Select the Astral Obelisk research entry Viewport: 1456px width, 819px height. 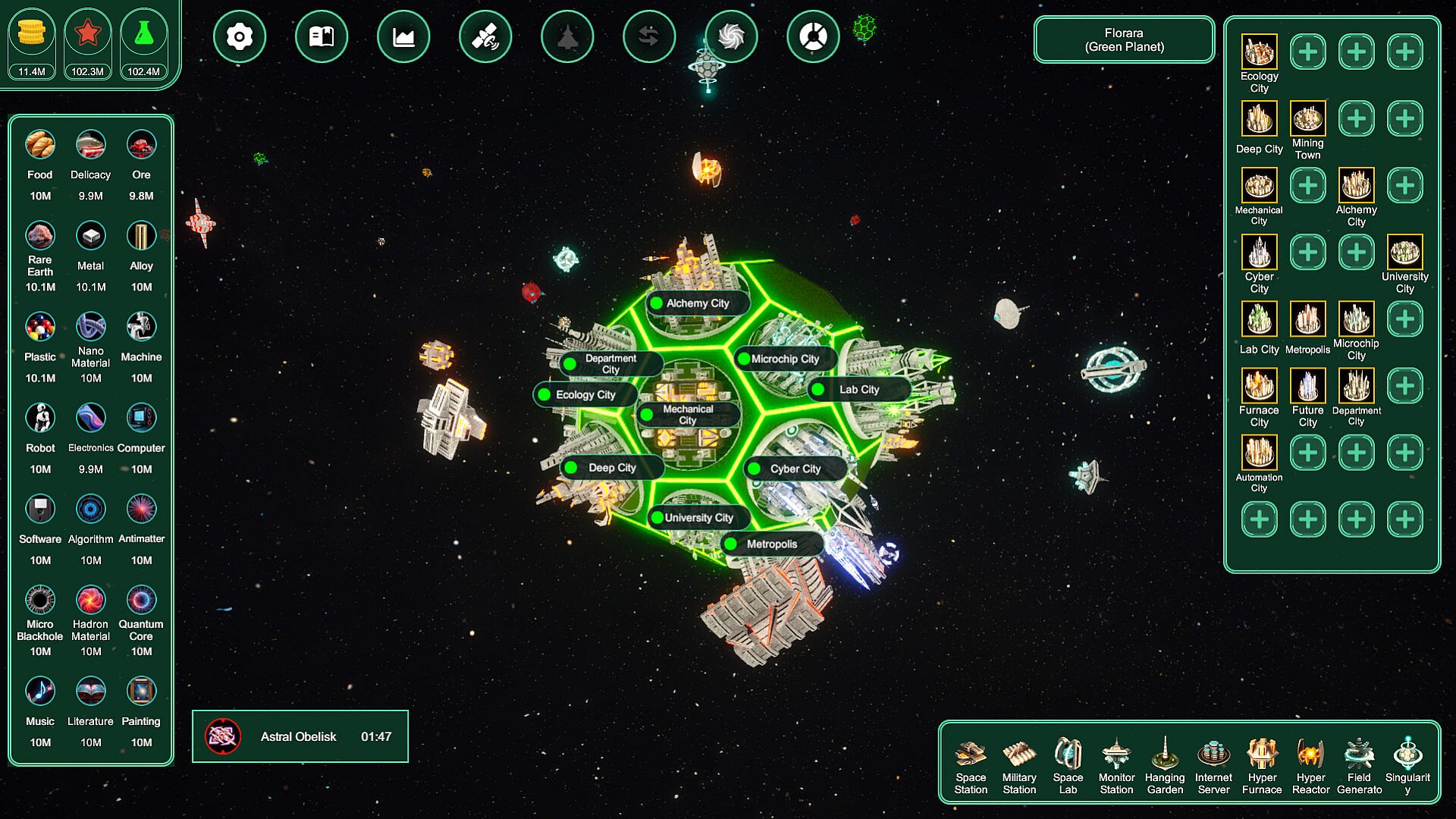click(300, 736)
